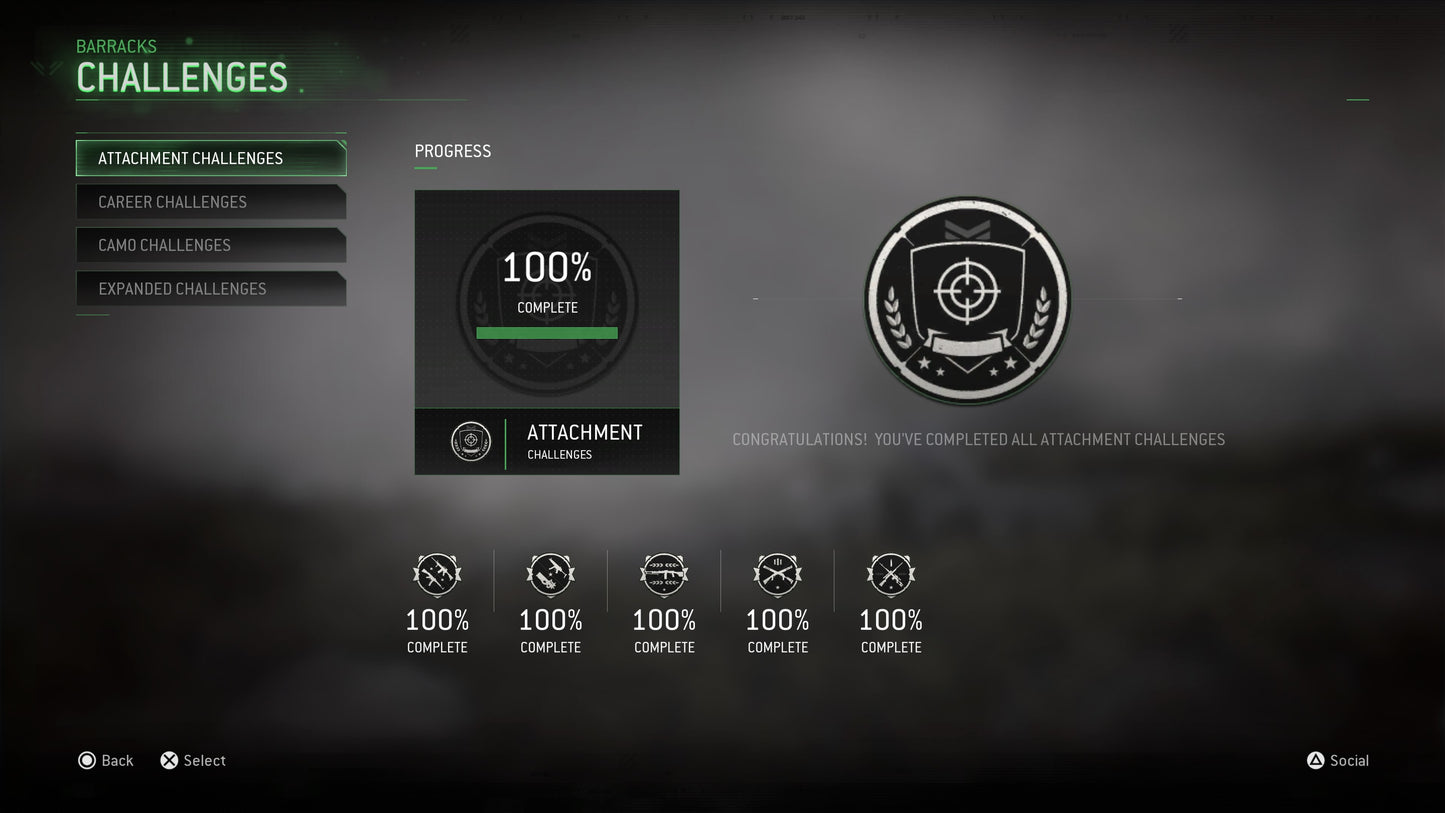1445x813 pixels.
Task: Click the X Select button icon
Action: pos(169,760)
